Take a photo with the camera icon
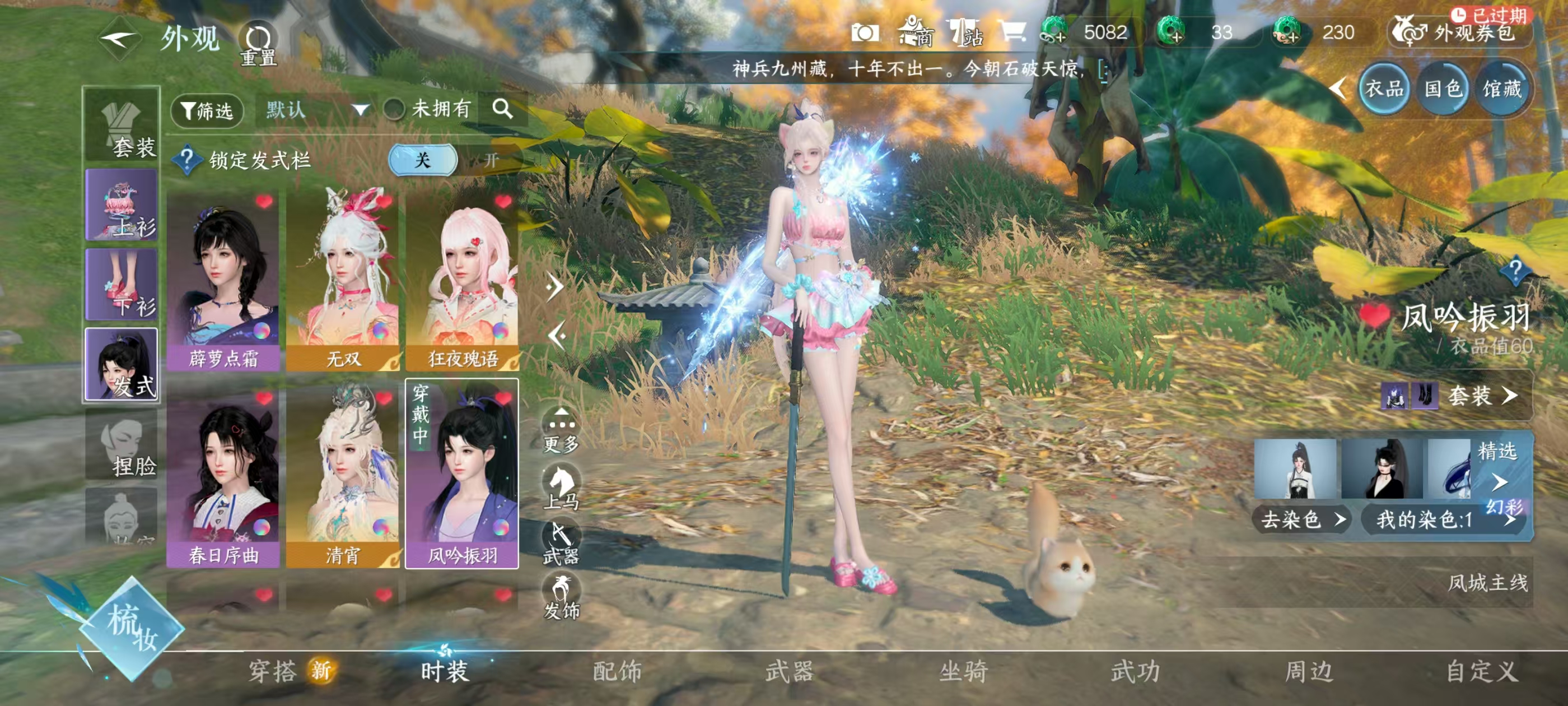 (x=864, y=32)
